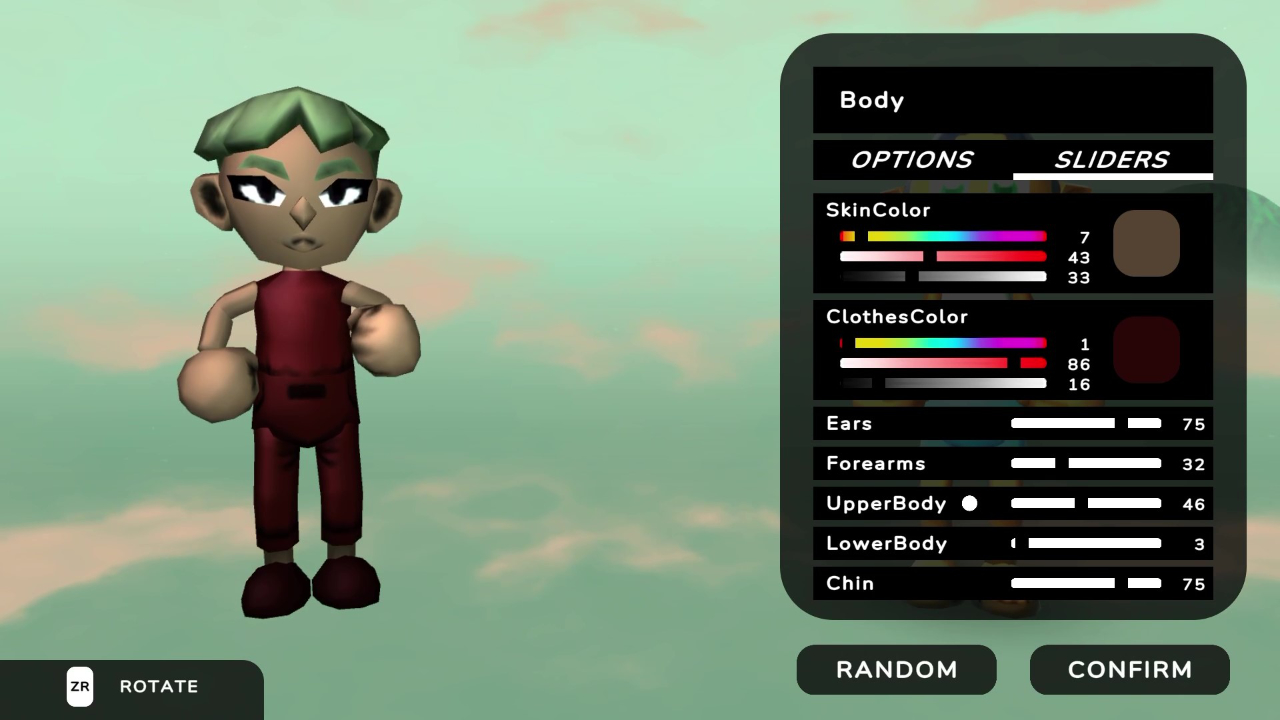The height and width of the screenshot is (720, 1280).
Task: Click the LowerBody slider
Action: coord(1085,543)
